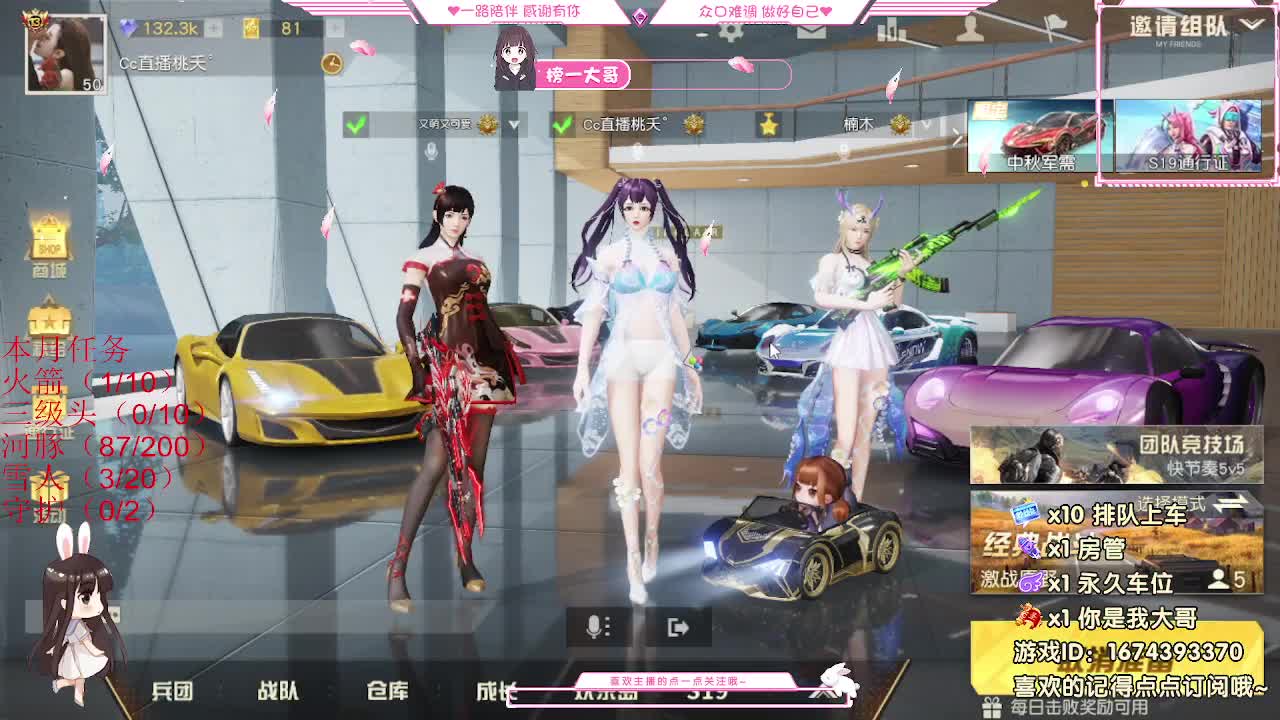The height and width of the screenshot is (720, 1280).
Task: Click the flag report icon in the top bar
Action: [1055, 25]
